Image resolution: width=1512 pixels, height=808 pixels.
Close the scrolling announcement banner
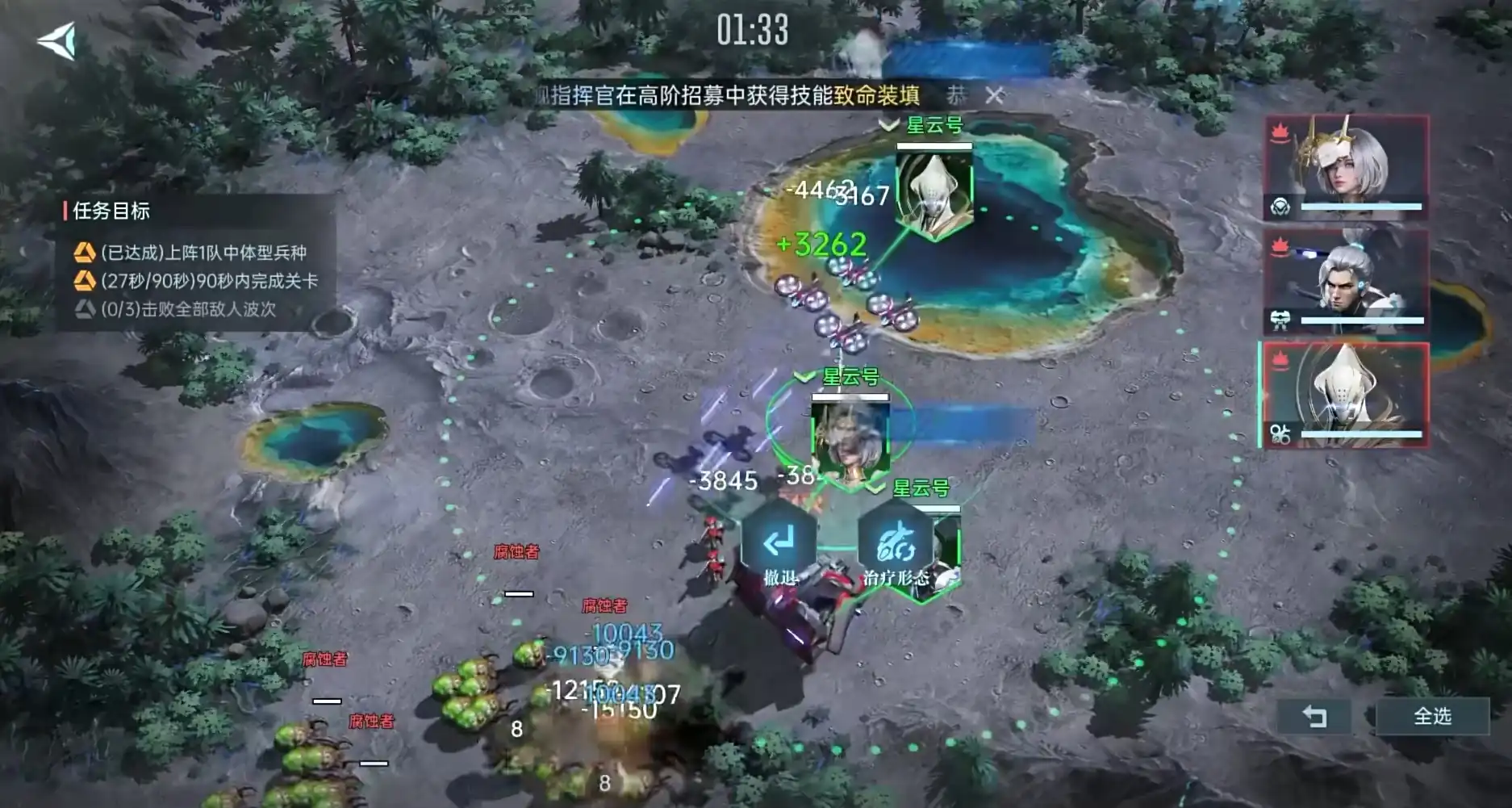coord(994,95)
